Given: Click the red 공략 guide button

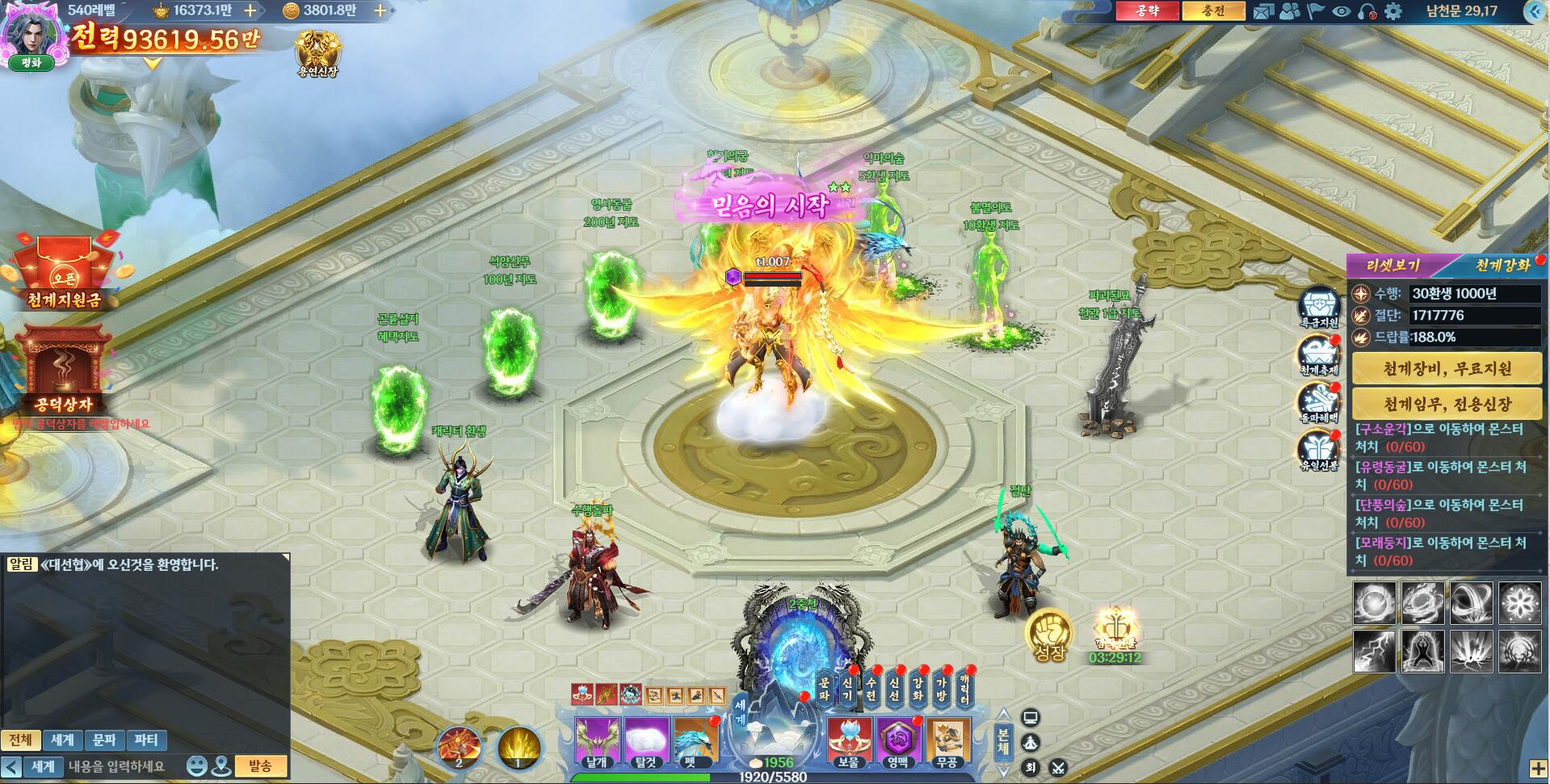Looking at the screenshot, I should pyautogui.click(x=1147, y=10).
